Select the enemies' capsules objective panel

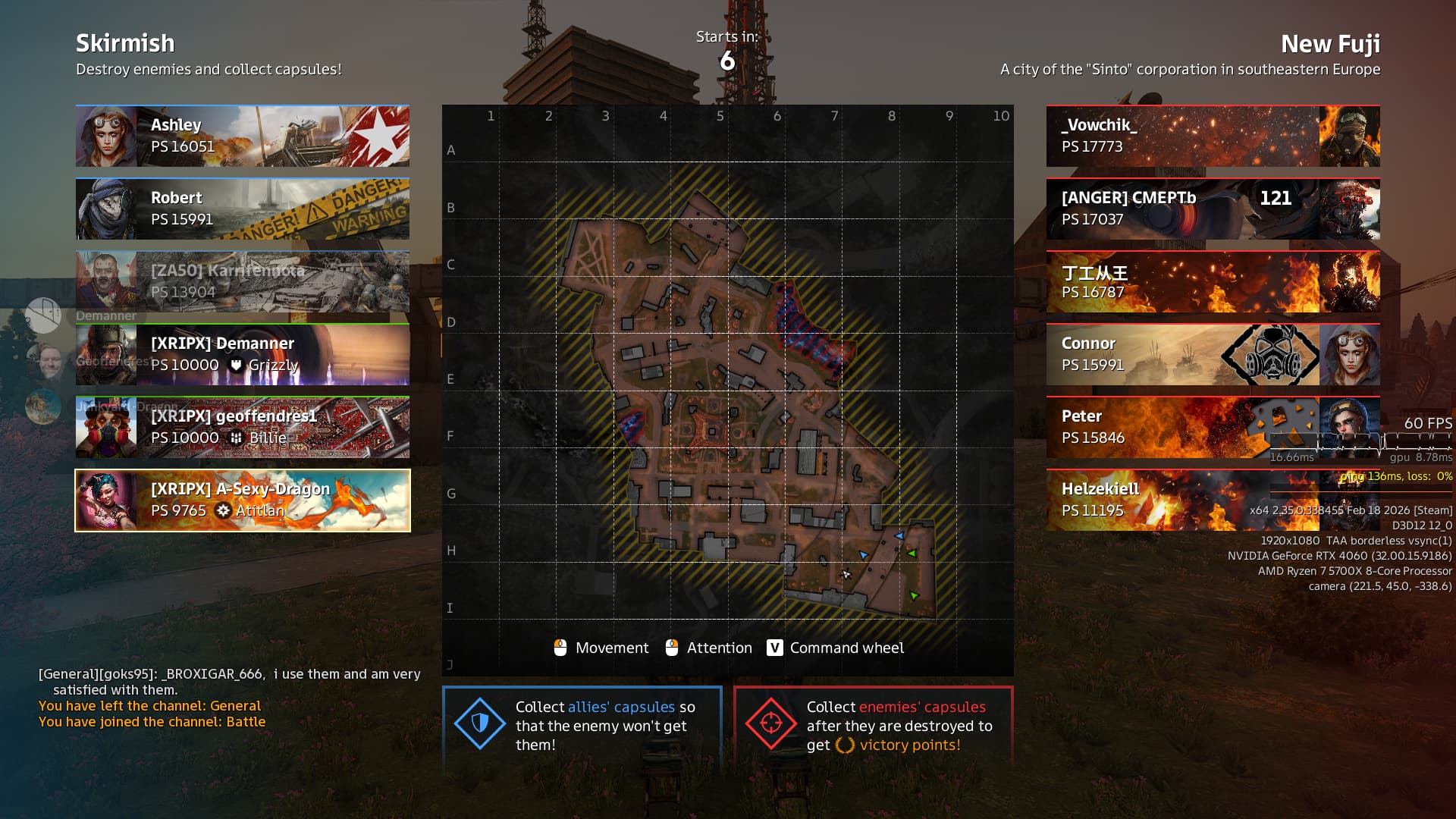(873, 726)
